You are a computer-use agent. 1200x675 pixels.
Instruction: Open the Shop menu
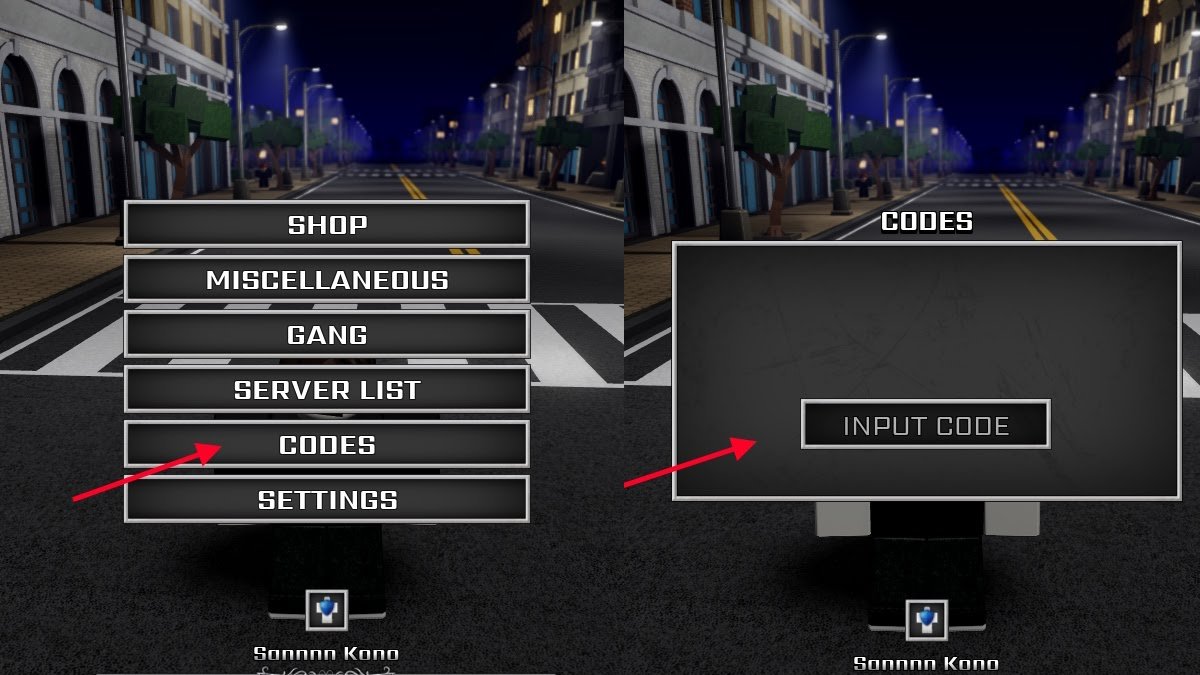point(327,224)
